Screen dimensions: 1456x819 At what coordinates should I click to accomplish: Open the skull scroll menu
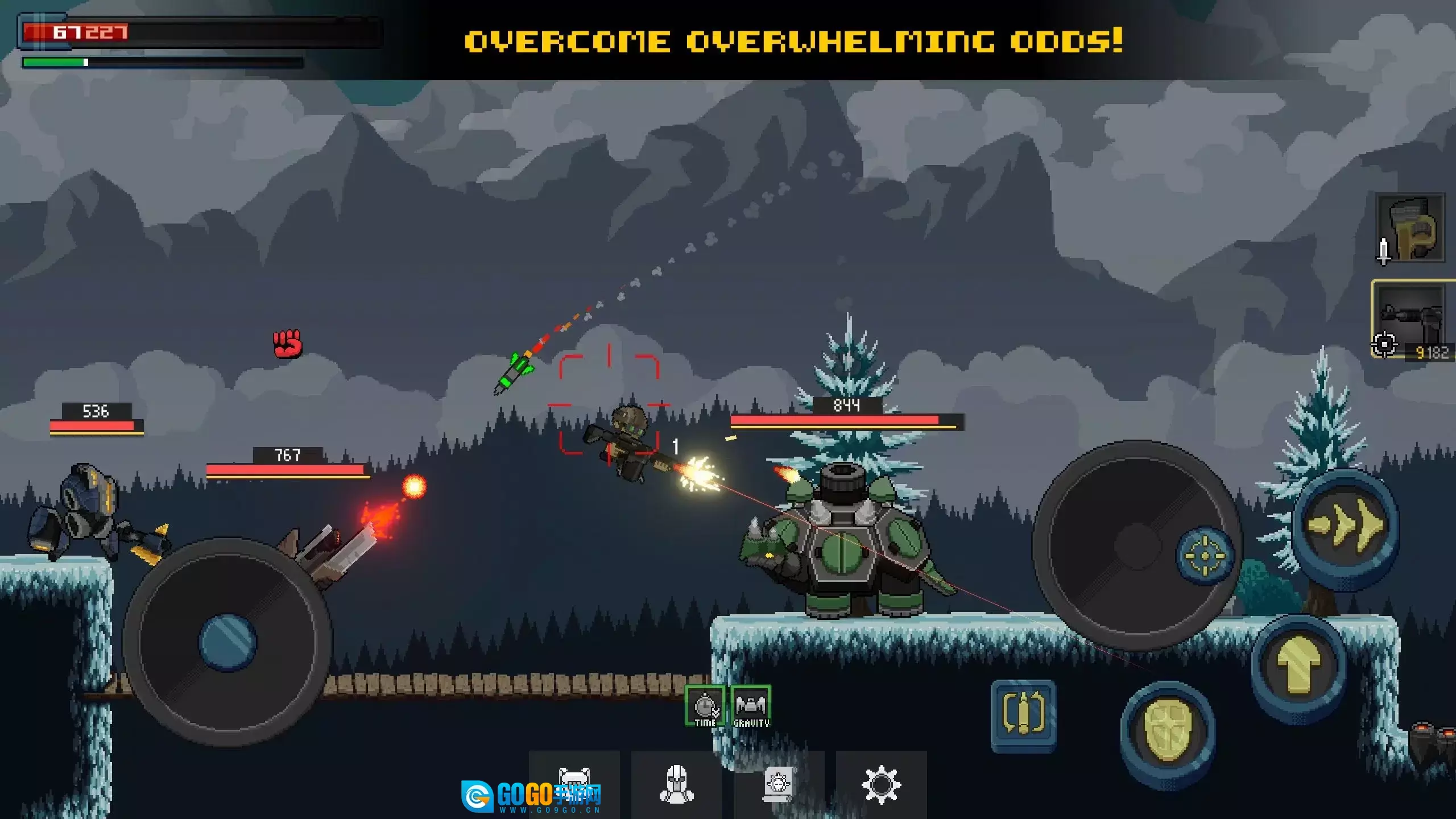click(x=779, y=784)
